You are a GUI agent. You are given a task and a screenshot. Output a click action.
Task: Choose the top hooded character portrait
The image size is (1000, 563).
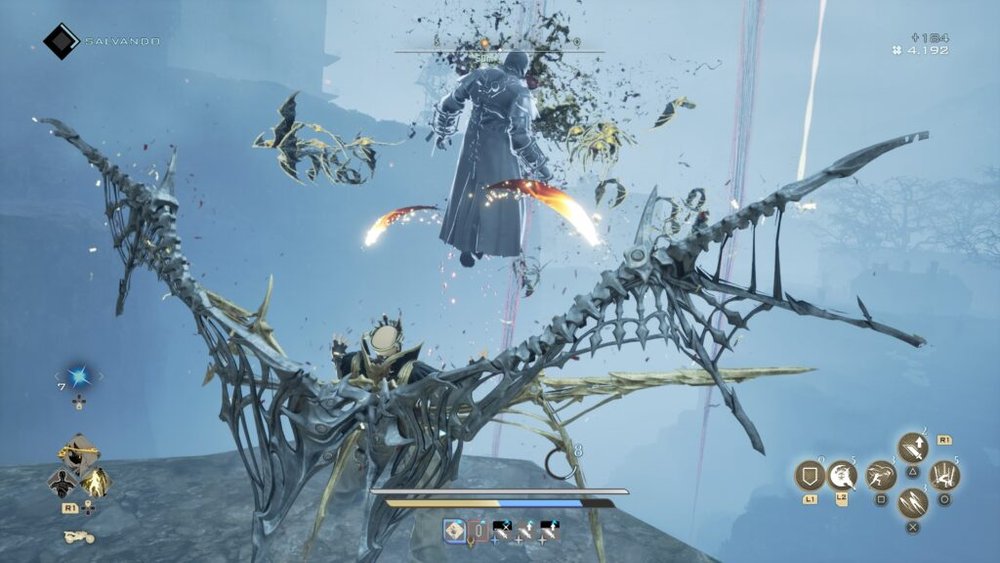coord(79,454)
